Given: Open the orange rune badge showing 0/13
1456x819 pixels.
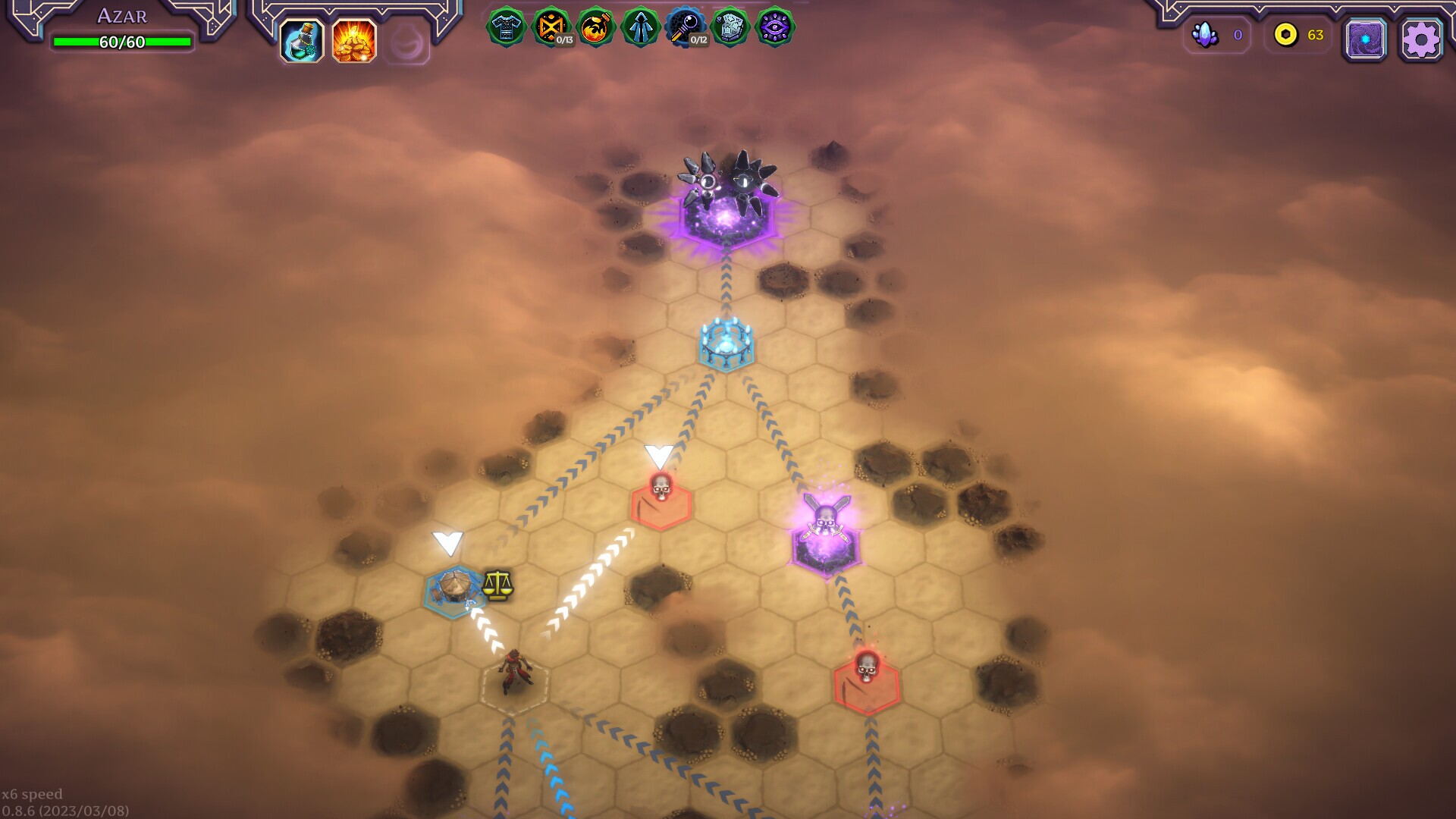Looking at the screenshot, I should coord(553,28).
